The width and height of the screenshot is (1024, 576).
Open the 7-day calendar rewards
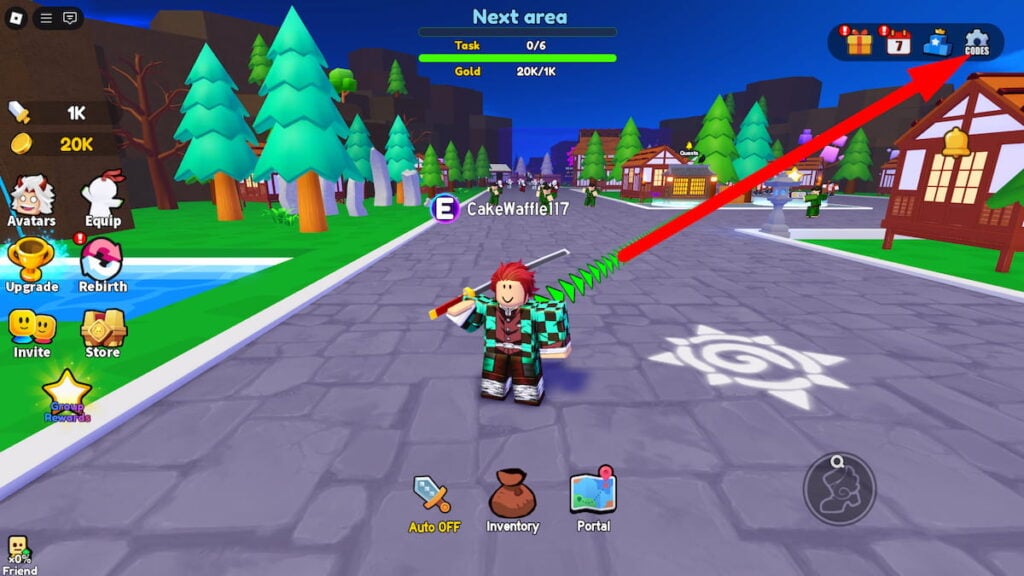898,42
